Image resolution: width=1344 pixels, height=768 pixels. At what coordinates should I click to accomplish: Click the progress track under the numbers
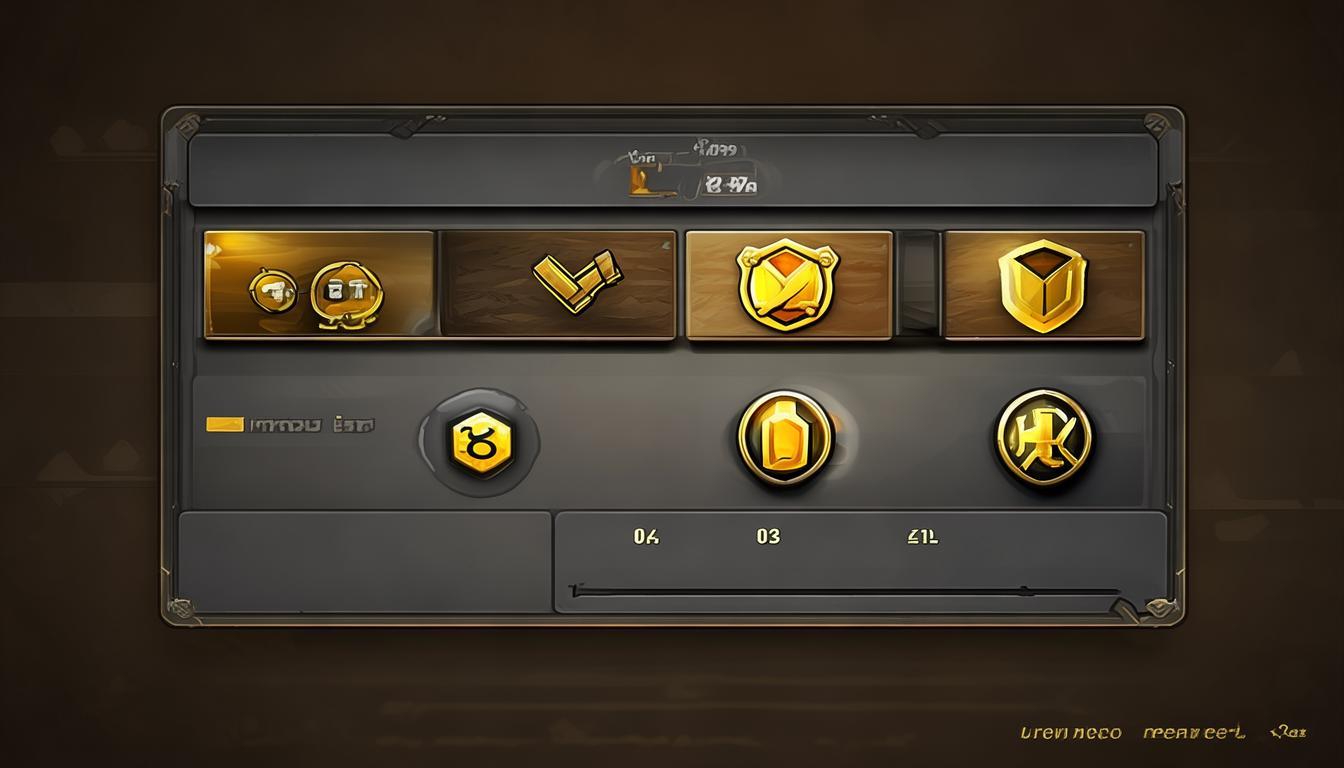[x=845, y=591]
